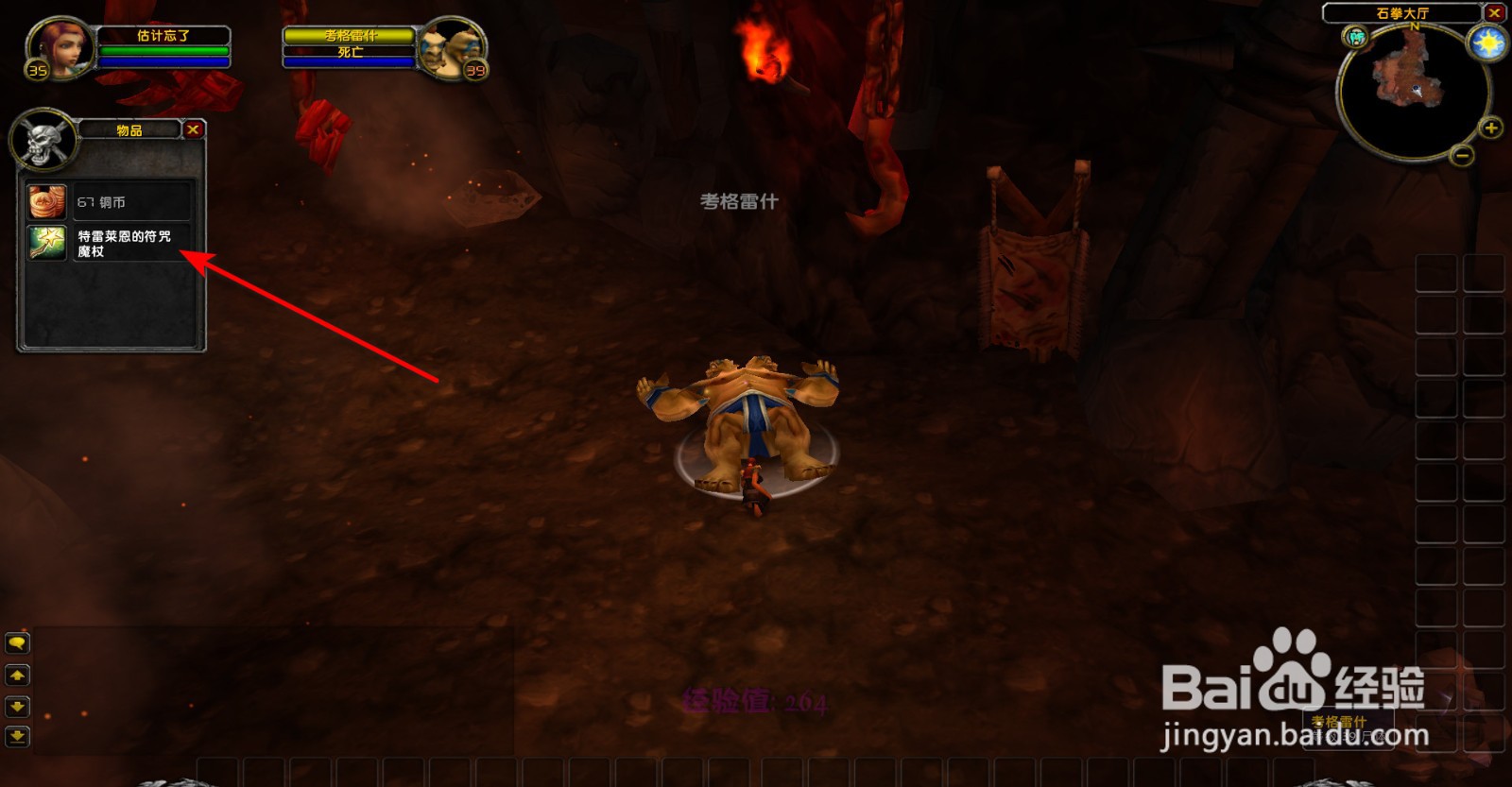Toggle the tracking icon beside the minimap

coord(1355,38)
